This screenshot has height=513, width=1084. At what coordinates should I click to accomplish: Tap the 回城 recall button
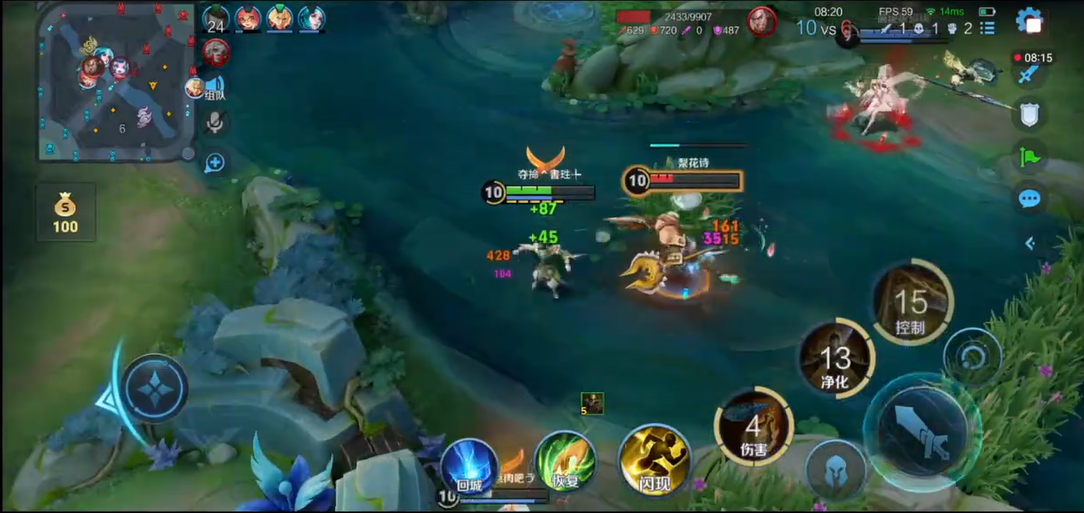click(469, 466)
